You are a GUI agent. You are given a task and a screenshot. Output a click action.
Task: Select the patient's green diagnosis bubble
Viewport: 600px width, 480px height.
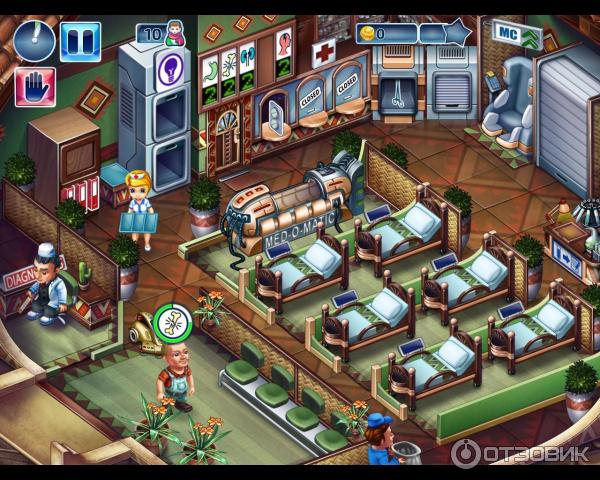pos(173,323)
